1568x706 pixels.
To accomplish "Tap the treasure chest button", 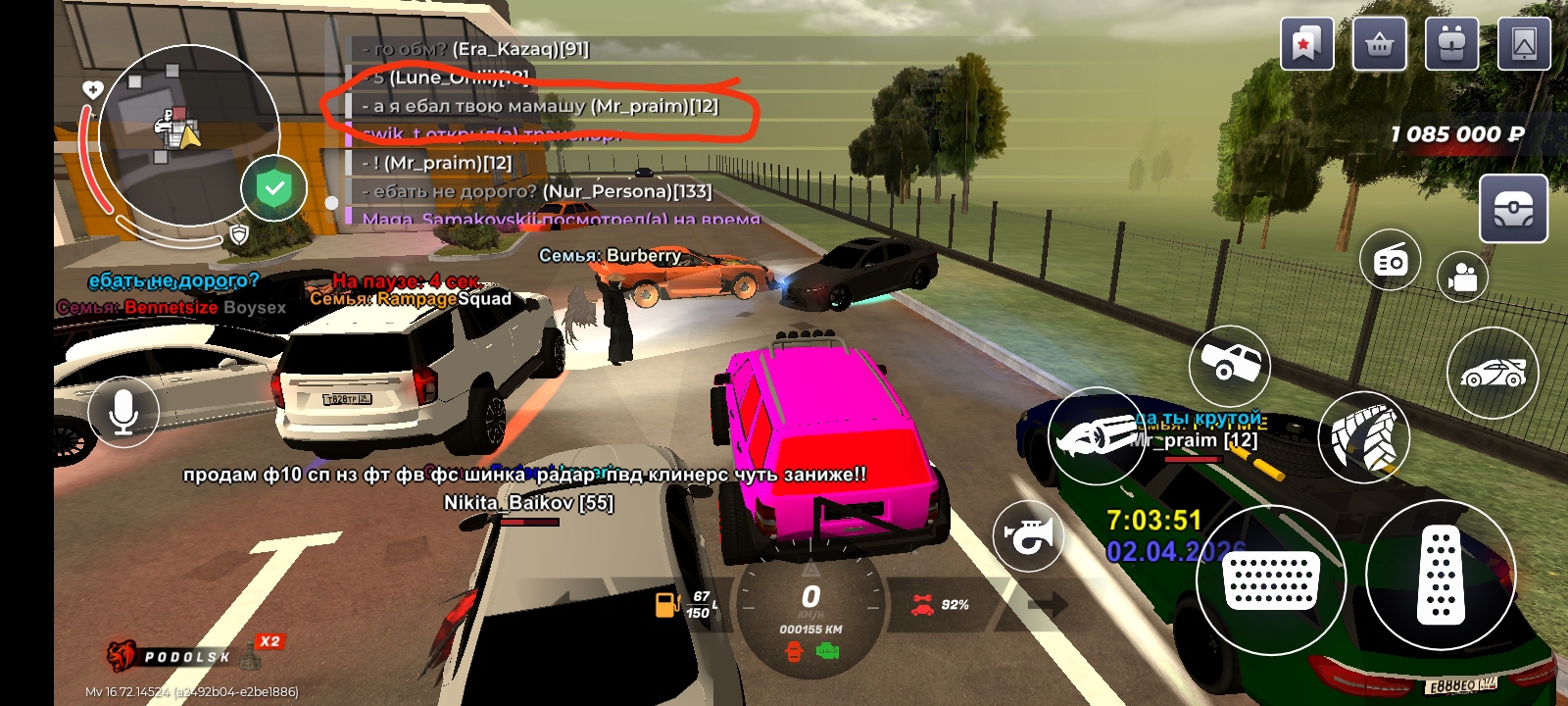I will pyautogui.click(x=1513, y=209).
